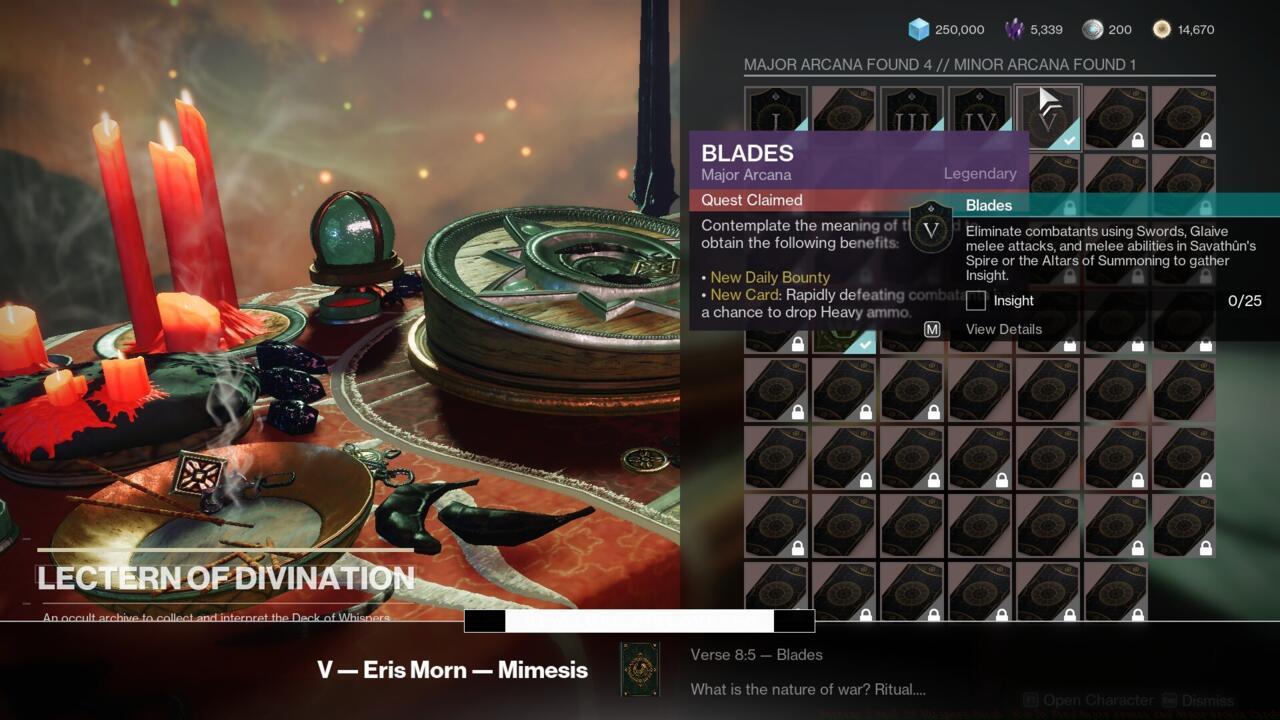Click the checkmark badge on card V
Screen dimensions: 1280x720
point(1069,139)
